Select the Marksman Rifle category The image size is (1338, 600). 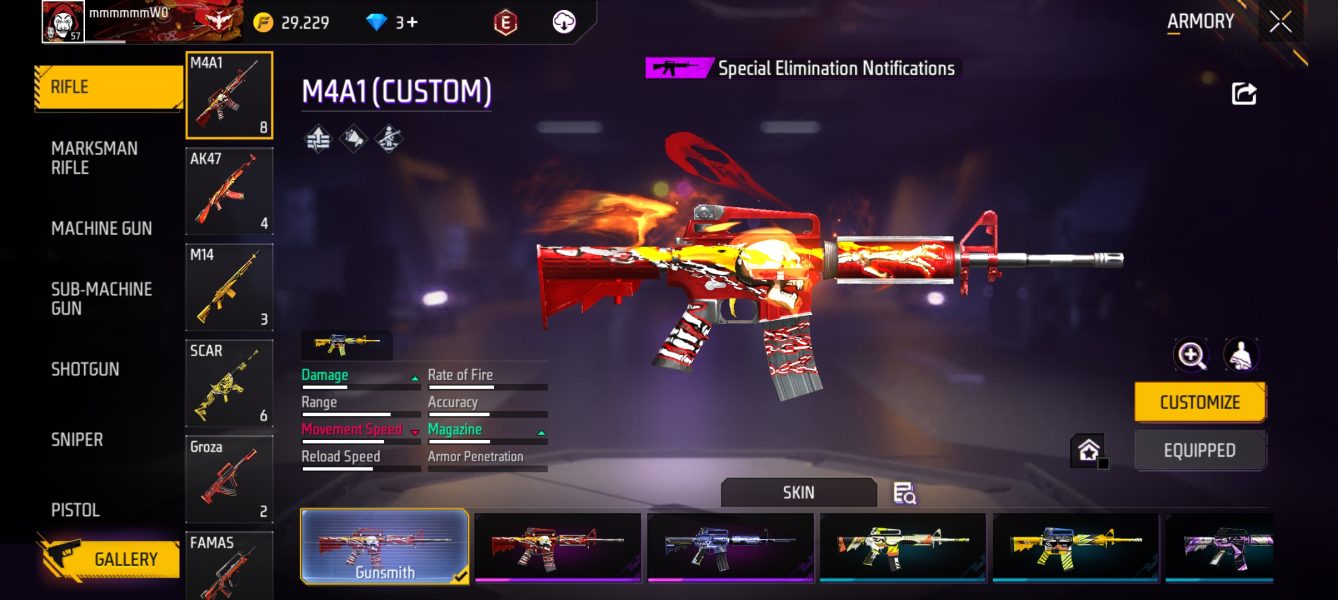coord(95,158)
